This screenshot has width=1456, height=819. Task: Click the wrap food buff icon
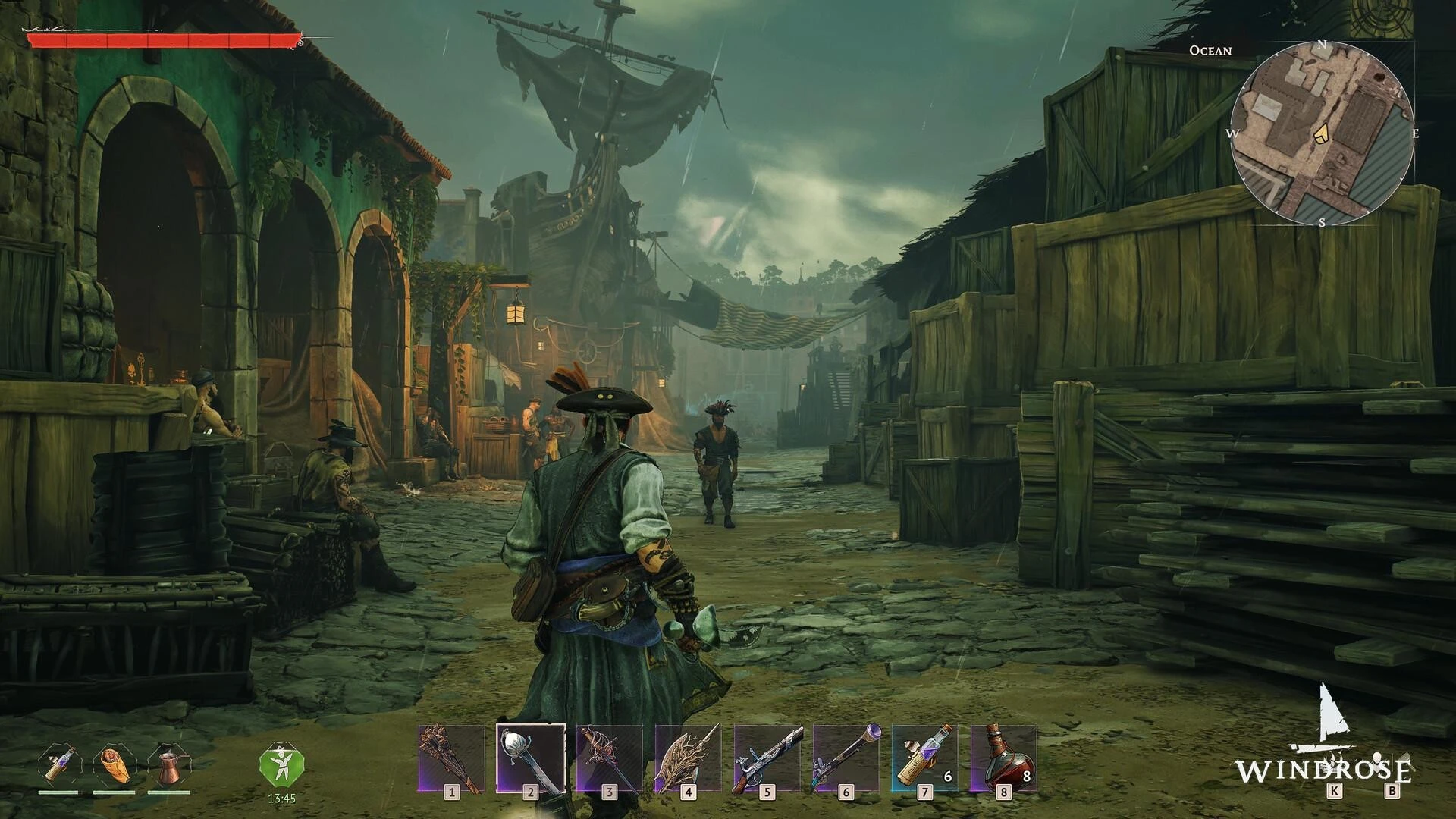(x=114, y=765)
